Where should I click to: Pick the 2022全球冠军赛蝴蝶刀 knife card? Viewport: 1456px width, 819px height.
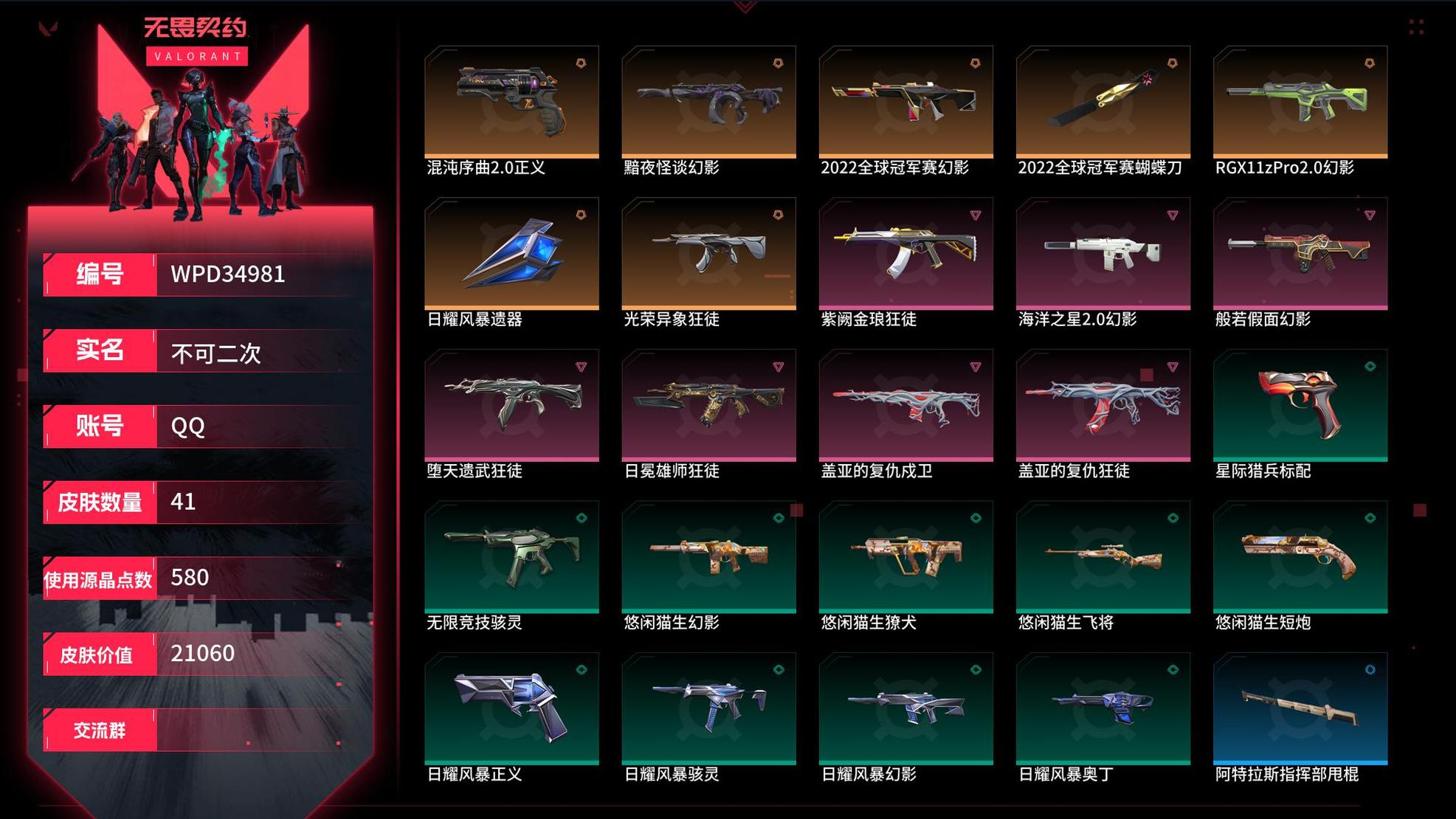(1103, 102)
